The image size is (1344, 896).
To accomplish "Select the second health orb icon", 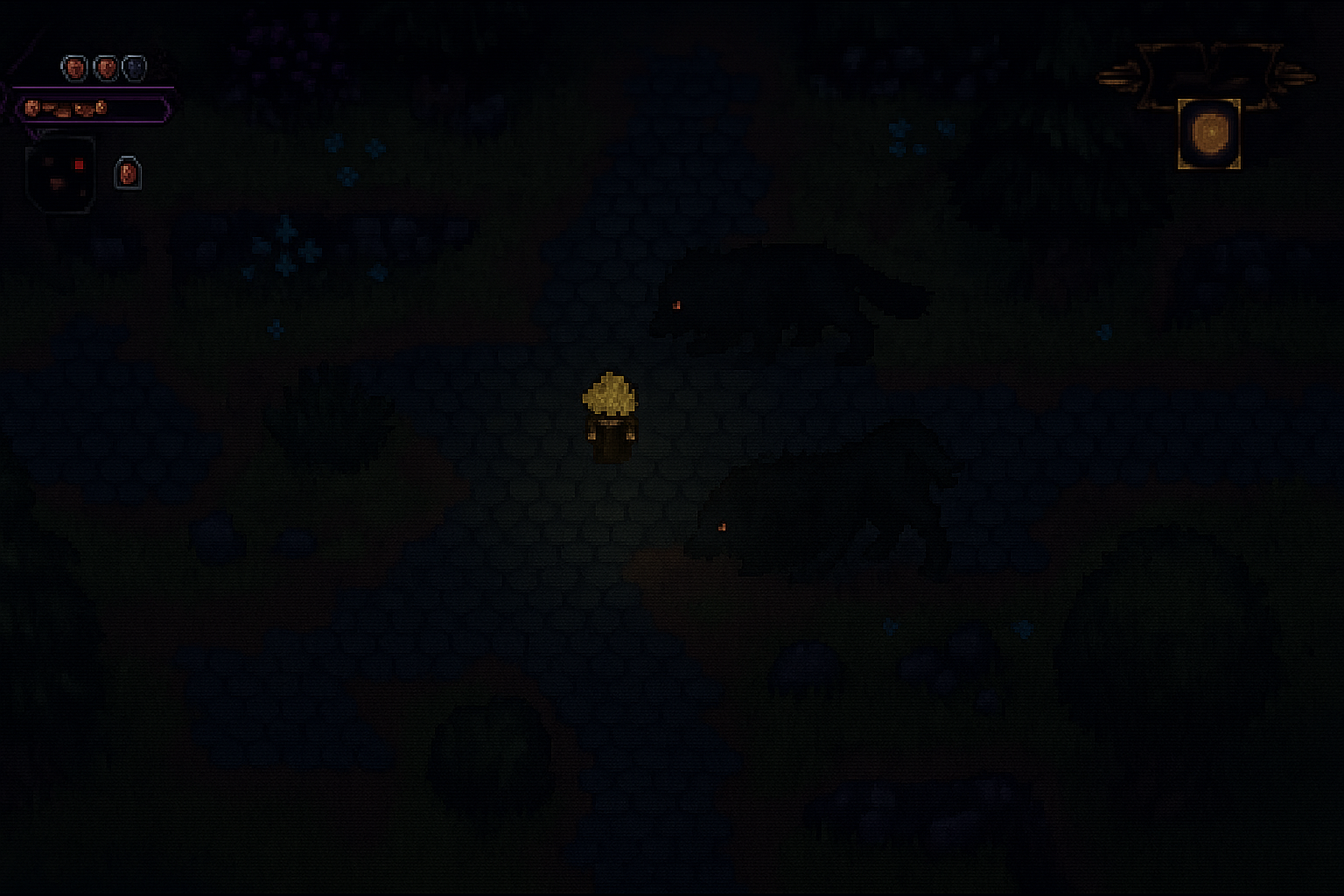I will (x=107, y=67).
